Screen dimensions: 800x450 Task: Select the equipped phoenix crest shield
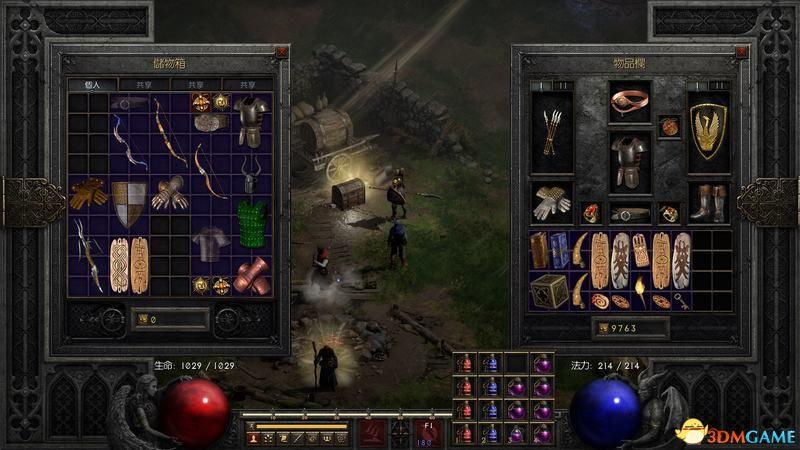[709, 132]
